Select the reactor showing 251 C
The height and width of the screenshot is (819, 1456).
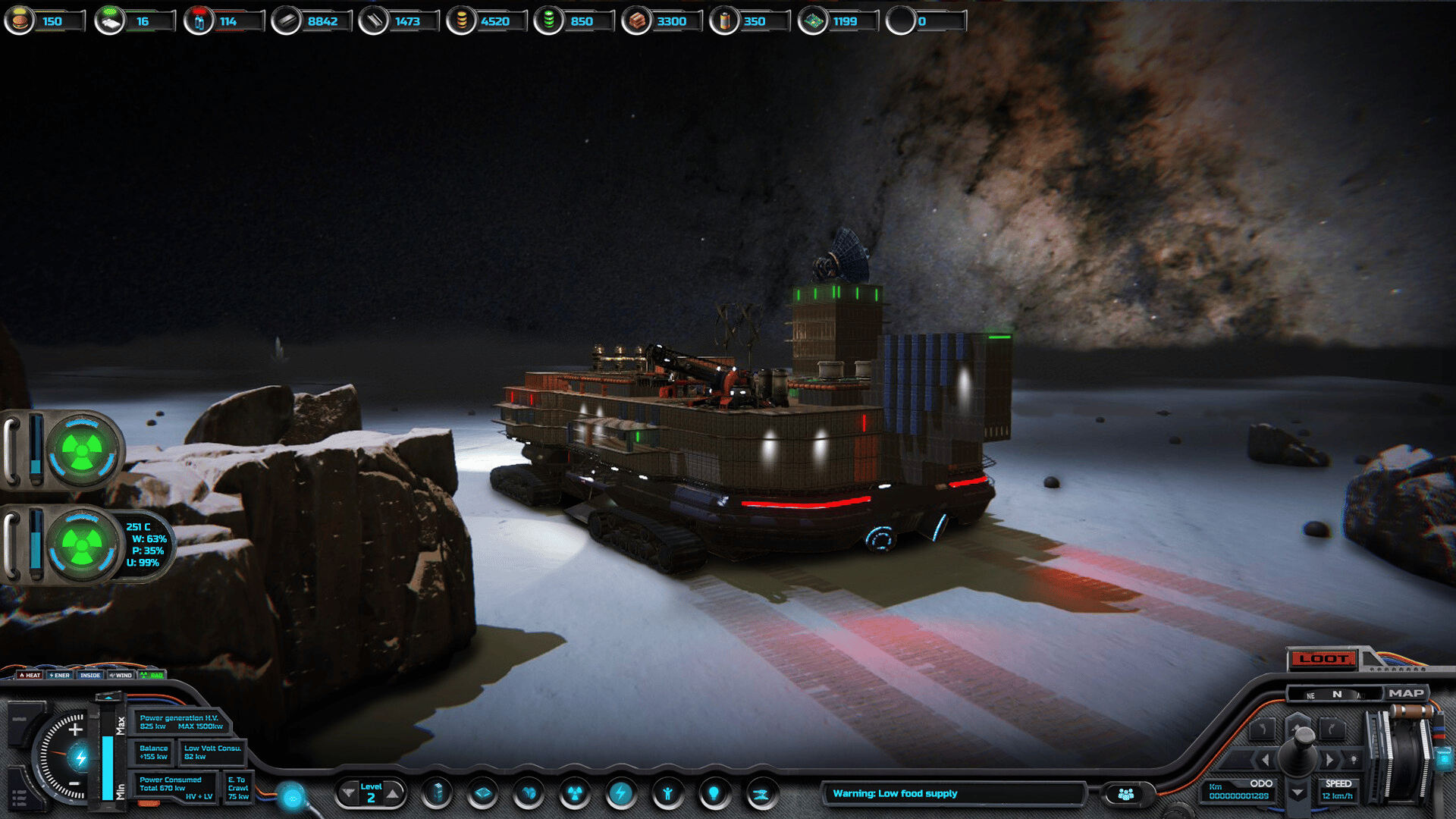(82, 544)
